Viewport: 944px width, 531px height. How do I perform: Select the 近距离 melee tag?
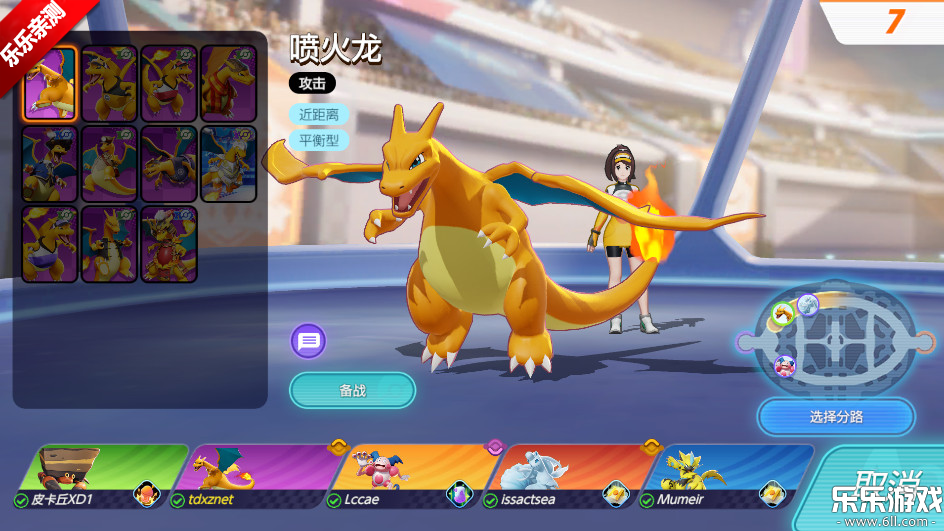(x=319, y=115)
